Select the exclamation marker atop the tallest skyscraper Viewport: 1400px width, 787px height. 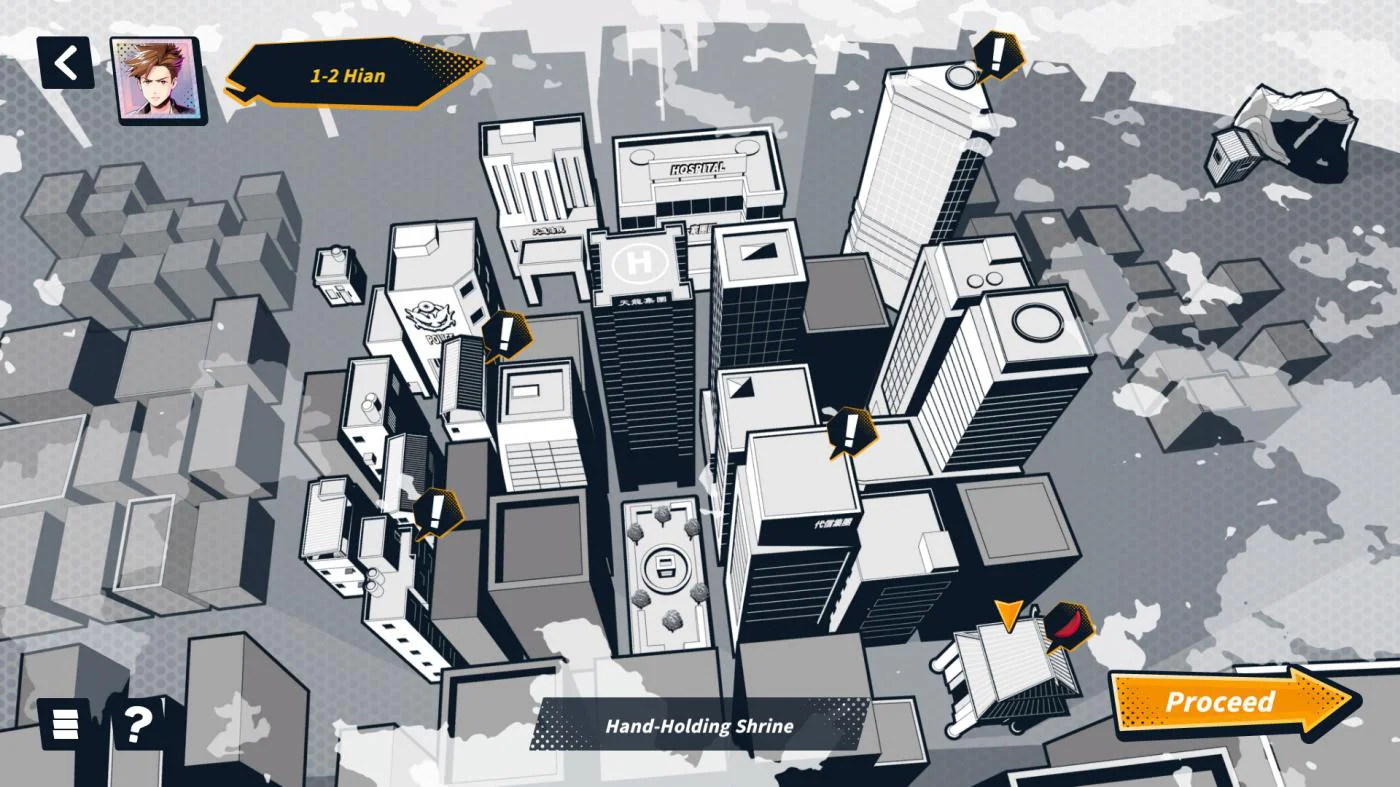[x=996, y=55]
